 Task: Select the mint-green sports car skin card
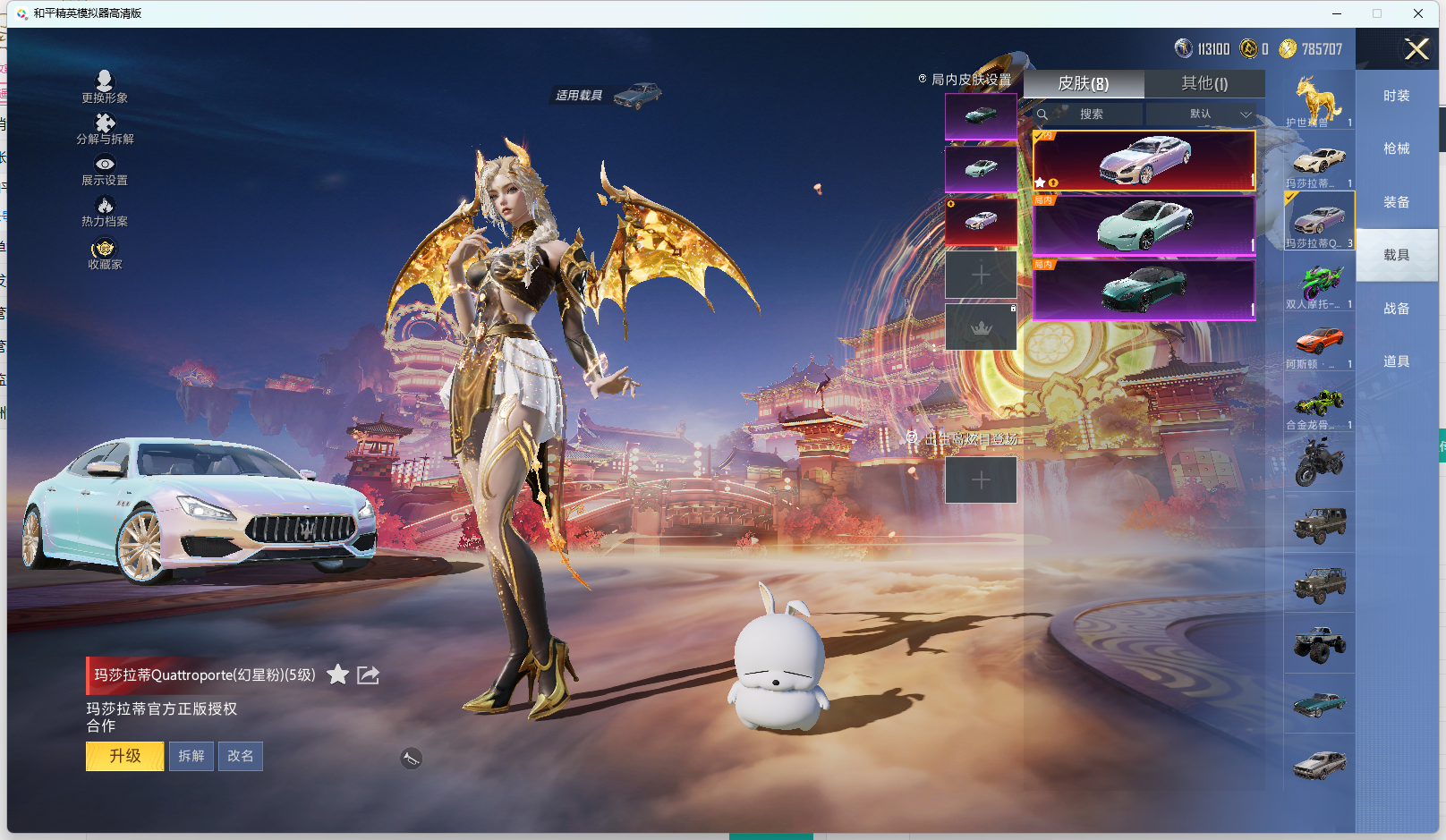tap(1144, 225)
